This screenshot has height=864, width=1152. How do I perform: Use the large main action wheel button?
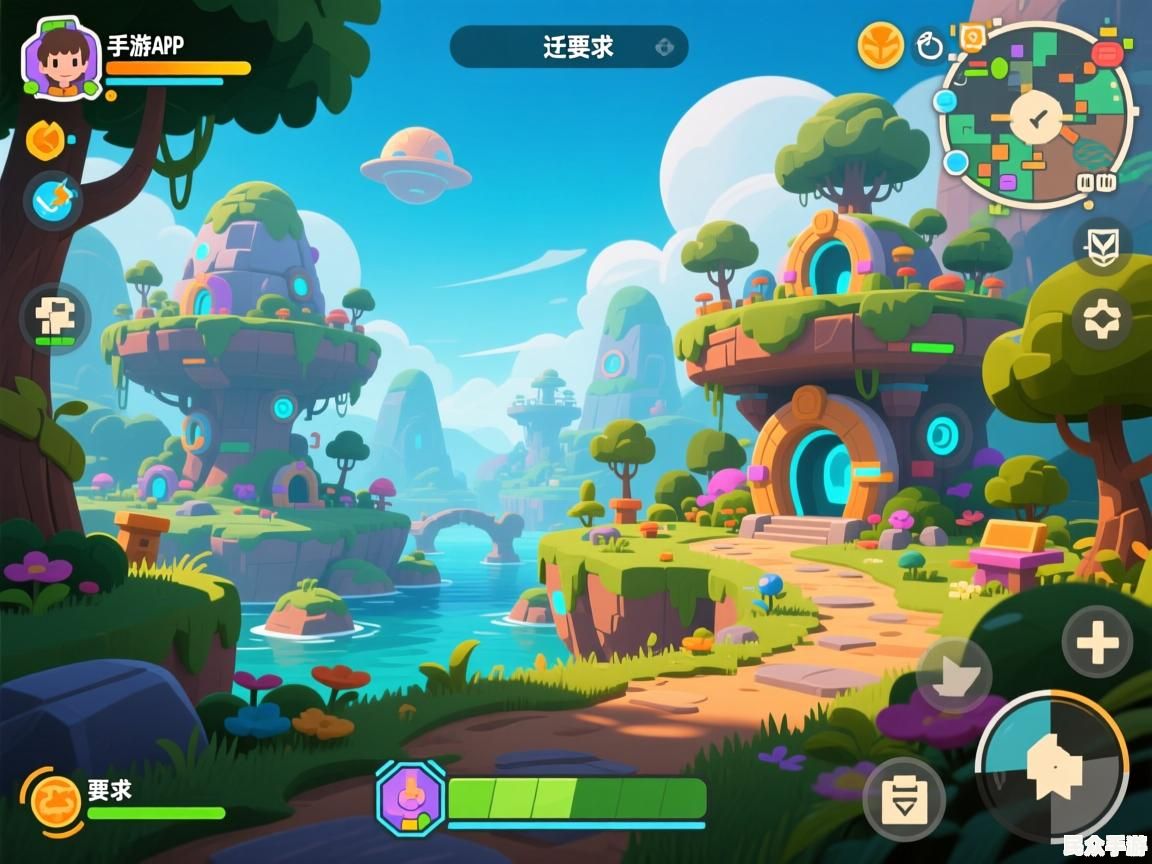pos(1051,765)
